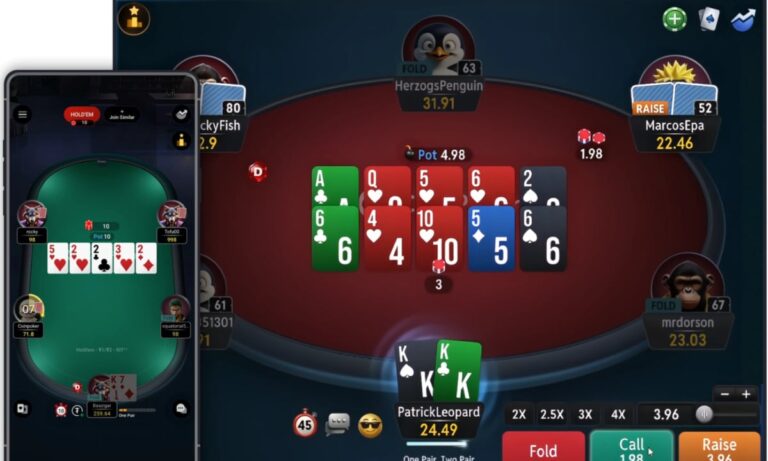The height and width of the screenshot is (461, 768).
Task: Click the 45 time bank icon
Action: tap(305, 424)
